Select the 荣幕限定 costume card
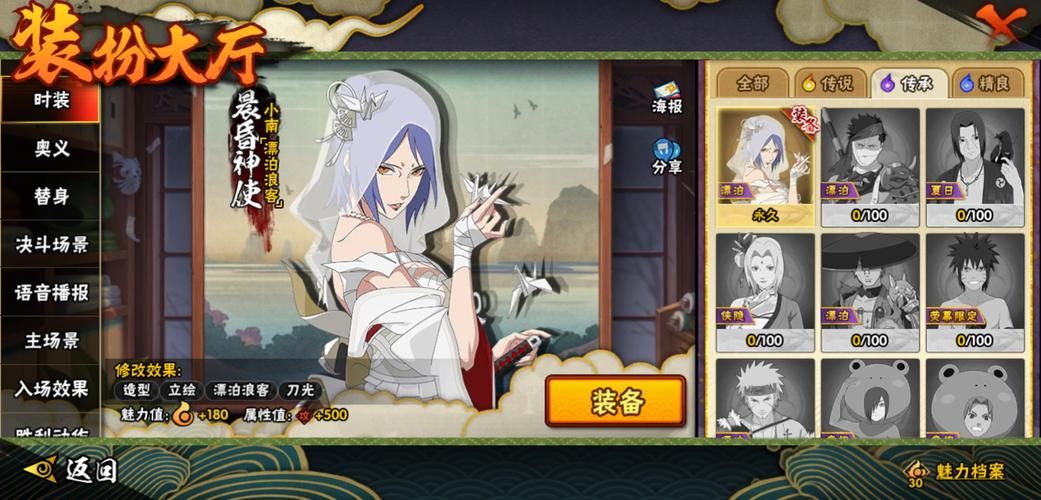The image size is (1041, 500). coord(974,292)
